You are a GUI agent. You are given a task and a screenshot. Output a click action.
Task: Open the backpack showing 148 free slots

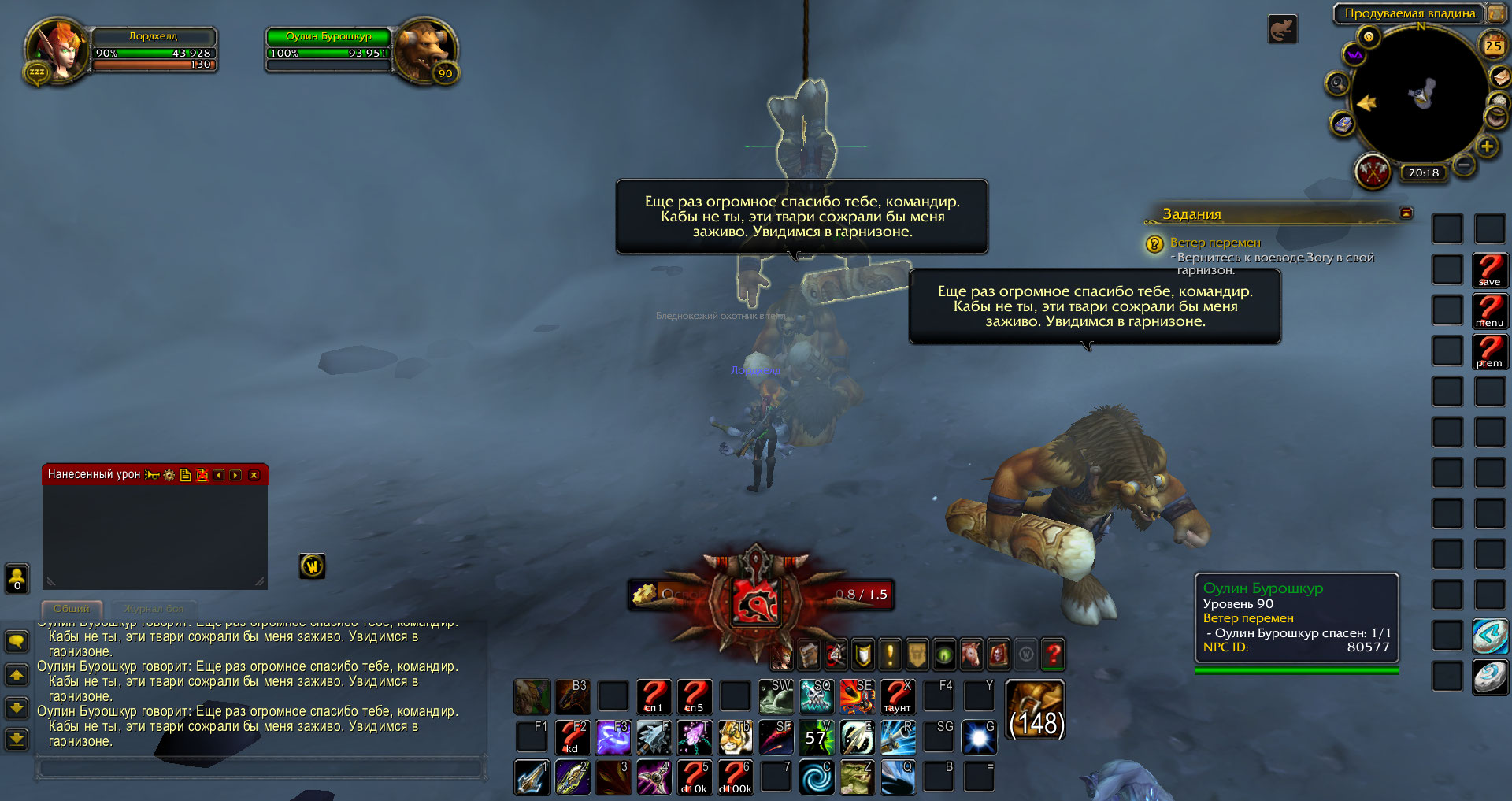1036,710
